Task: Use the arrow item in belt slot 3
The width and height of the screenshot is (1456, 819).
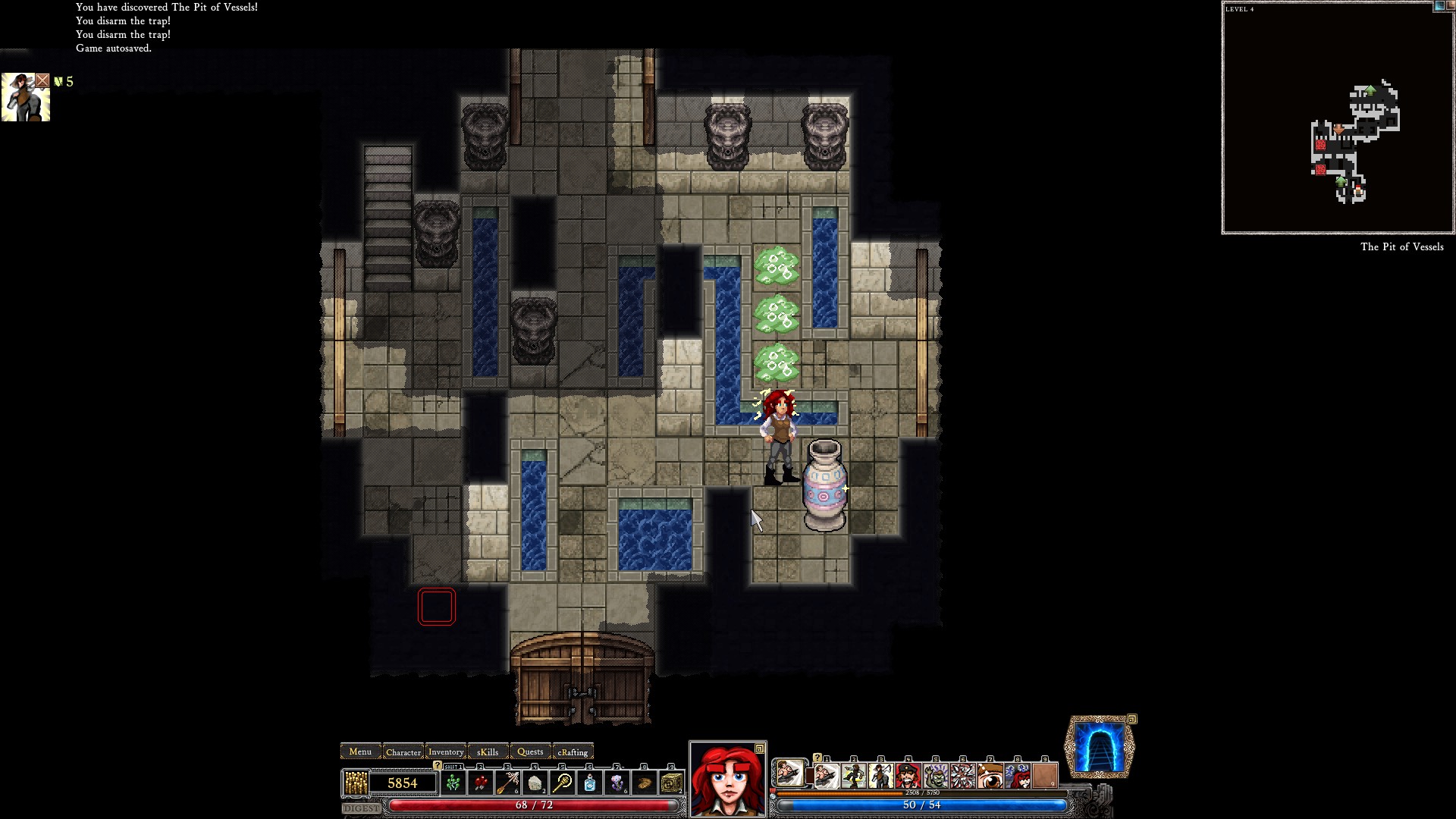Action: (507, 783)
